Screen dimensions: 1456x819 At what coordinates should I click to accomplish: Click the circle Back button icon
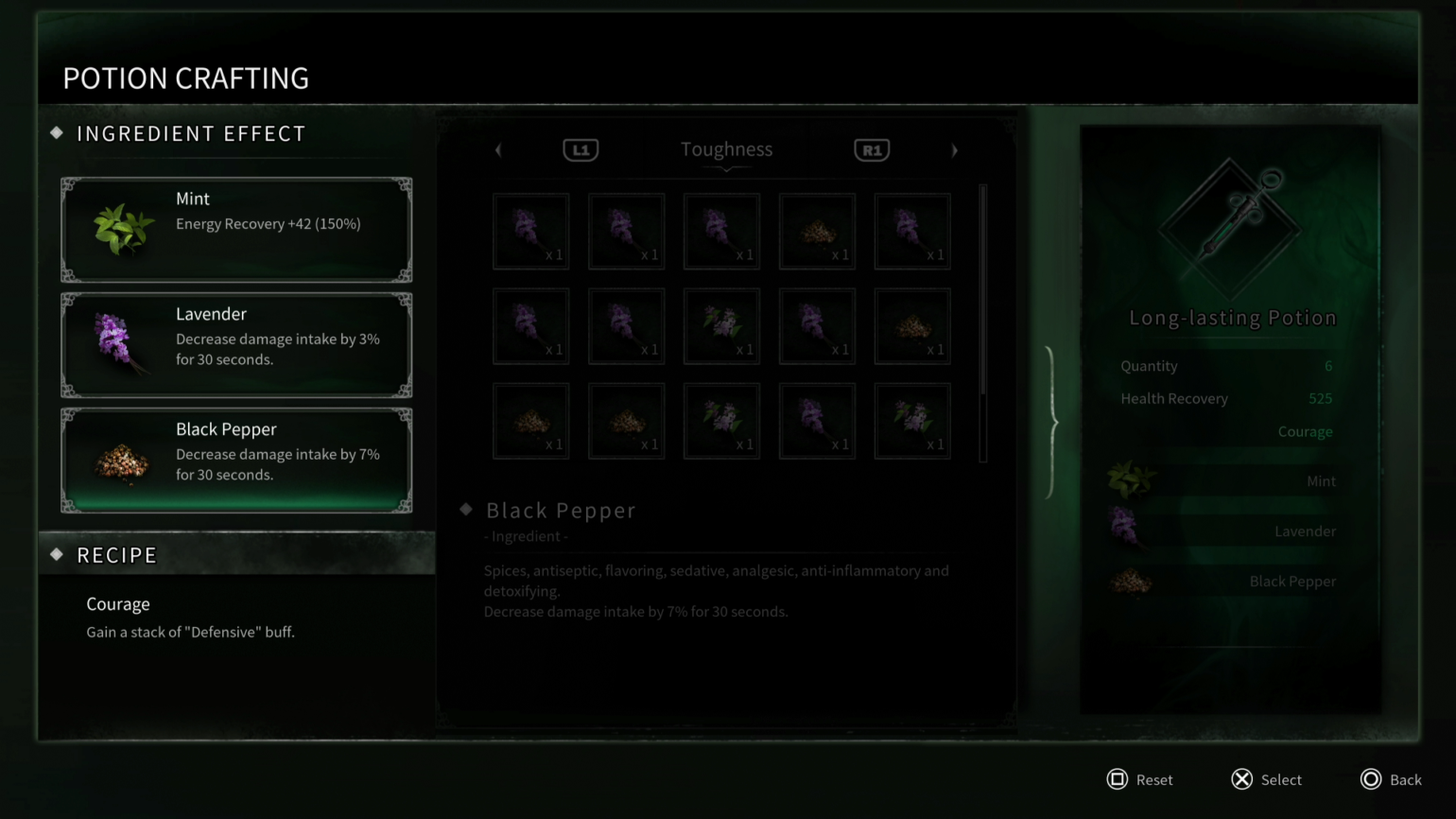[1370, 779]
